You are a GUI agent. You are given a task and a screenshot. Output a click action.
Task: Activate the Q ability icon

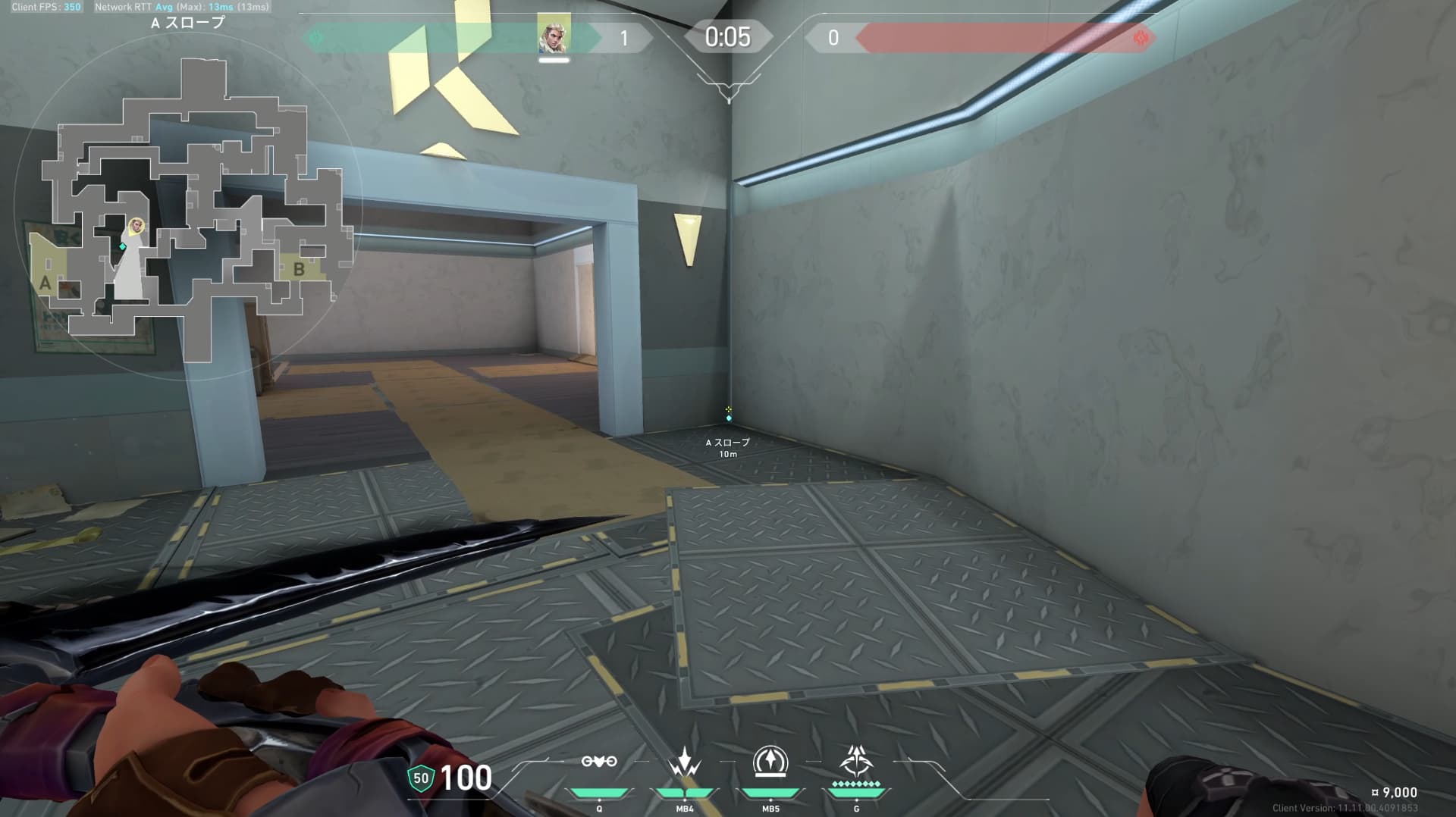point(599,762)
